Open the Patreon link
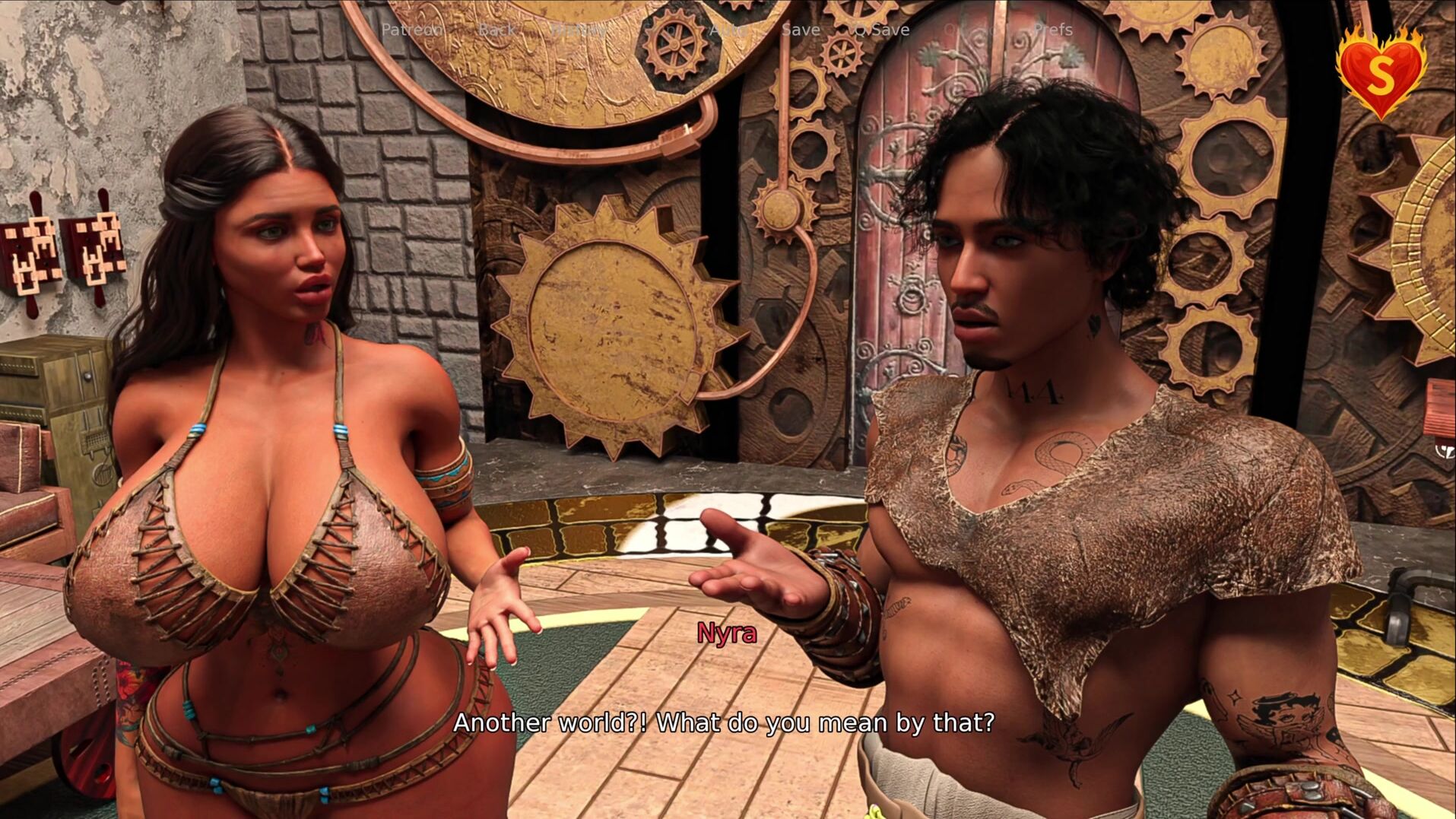 [411, 30]
